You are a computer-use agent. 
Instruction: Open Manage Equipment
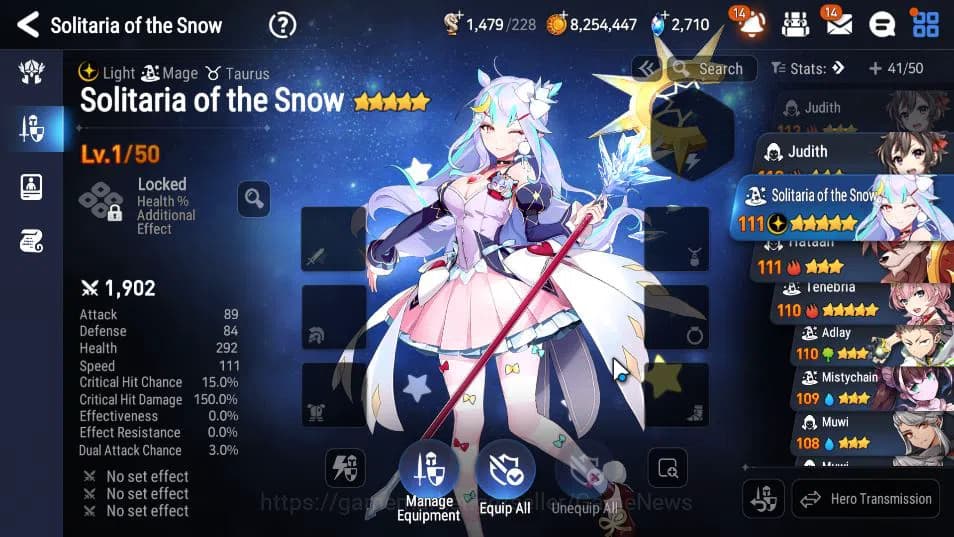click(427, 480)
